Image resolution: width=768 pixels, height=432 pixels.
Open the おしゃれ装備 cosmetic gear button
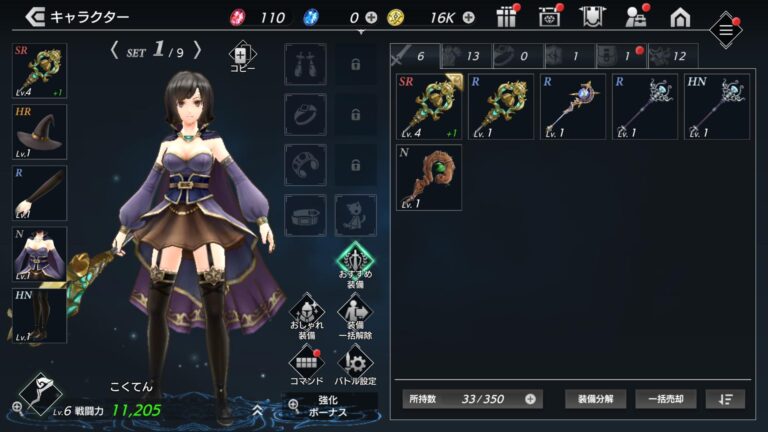306,316
